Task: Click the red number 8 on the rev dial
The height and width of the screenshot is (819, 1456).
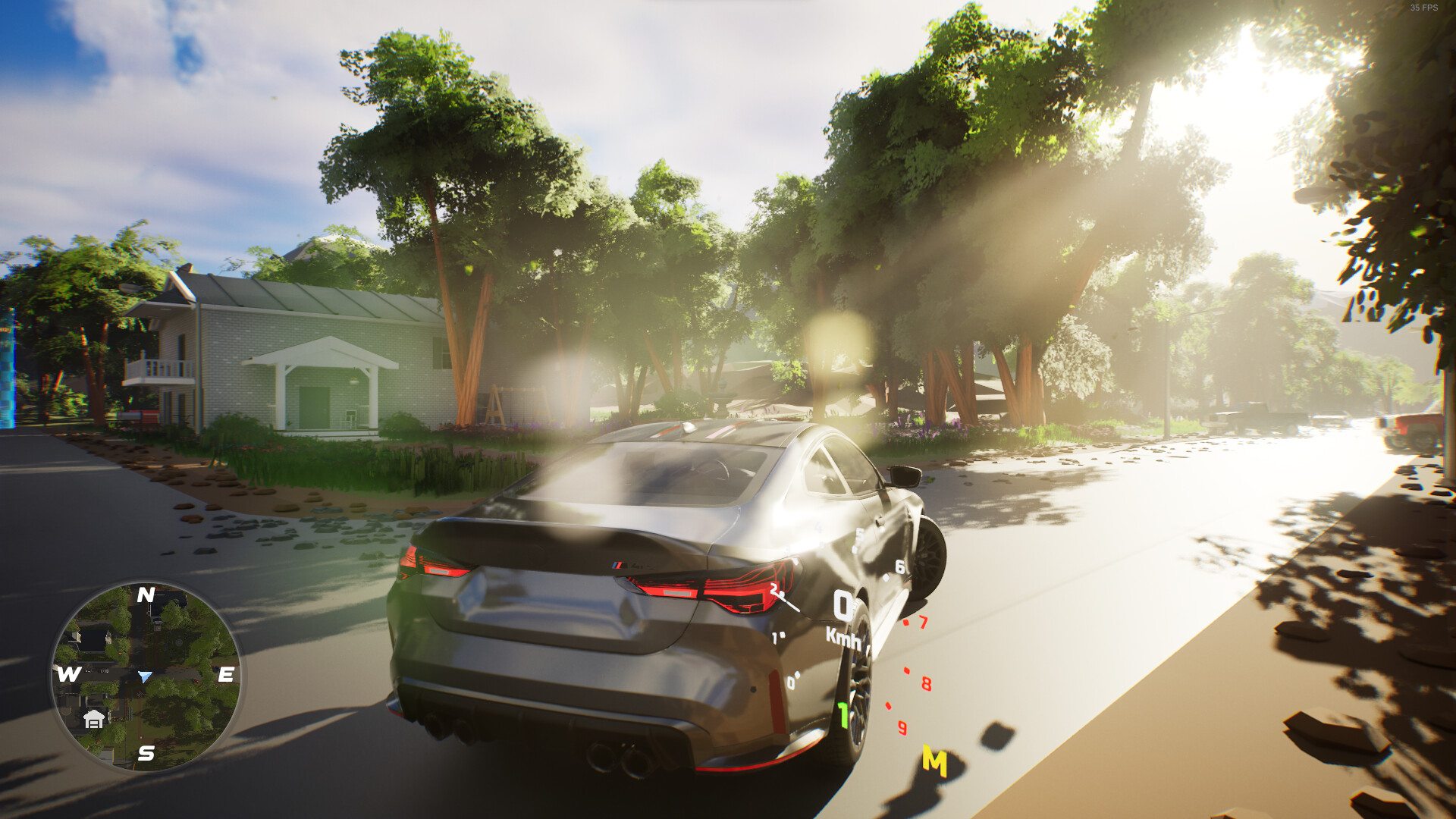Action: 927,682
